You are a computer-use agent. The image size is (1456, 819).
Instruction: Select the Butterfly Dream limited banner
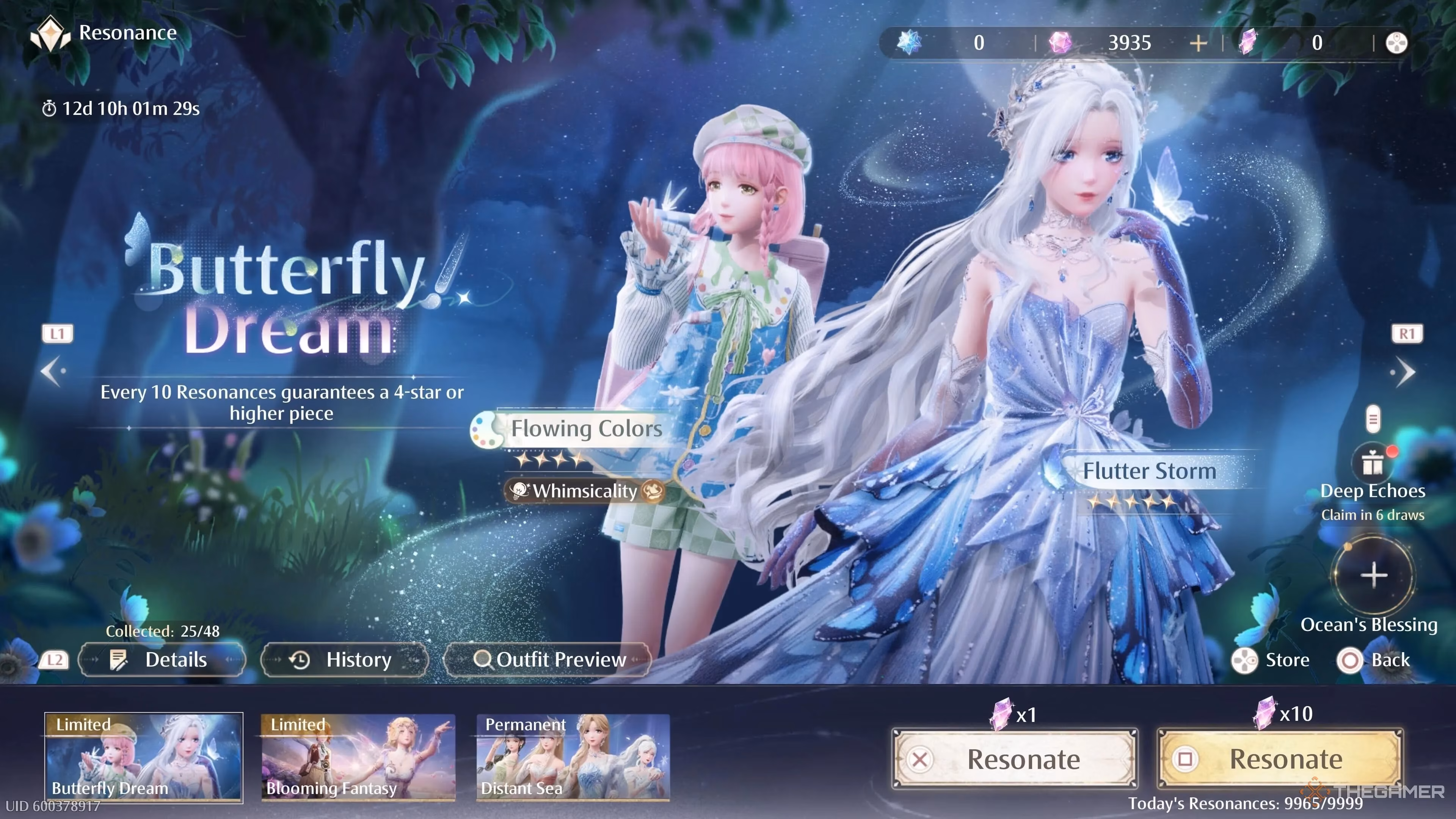(x=144, y=758)
